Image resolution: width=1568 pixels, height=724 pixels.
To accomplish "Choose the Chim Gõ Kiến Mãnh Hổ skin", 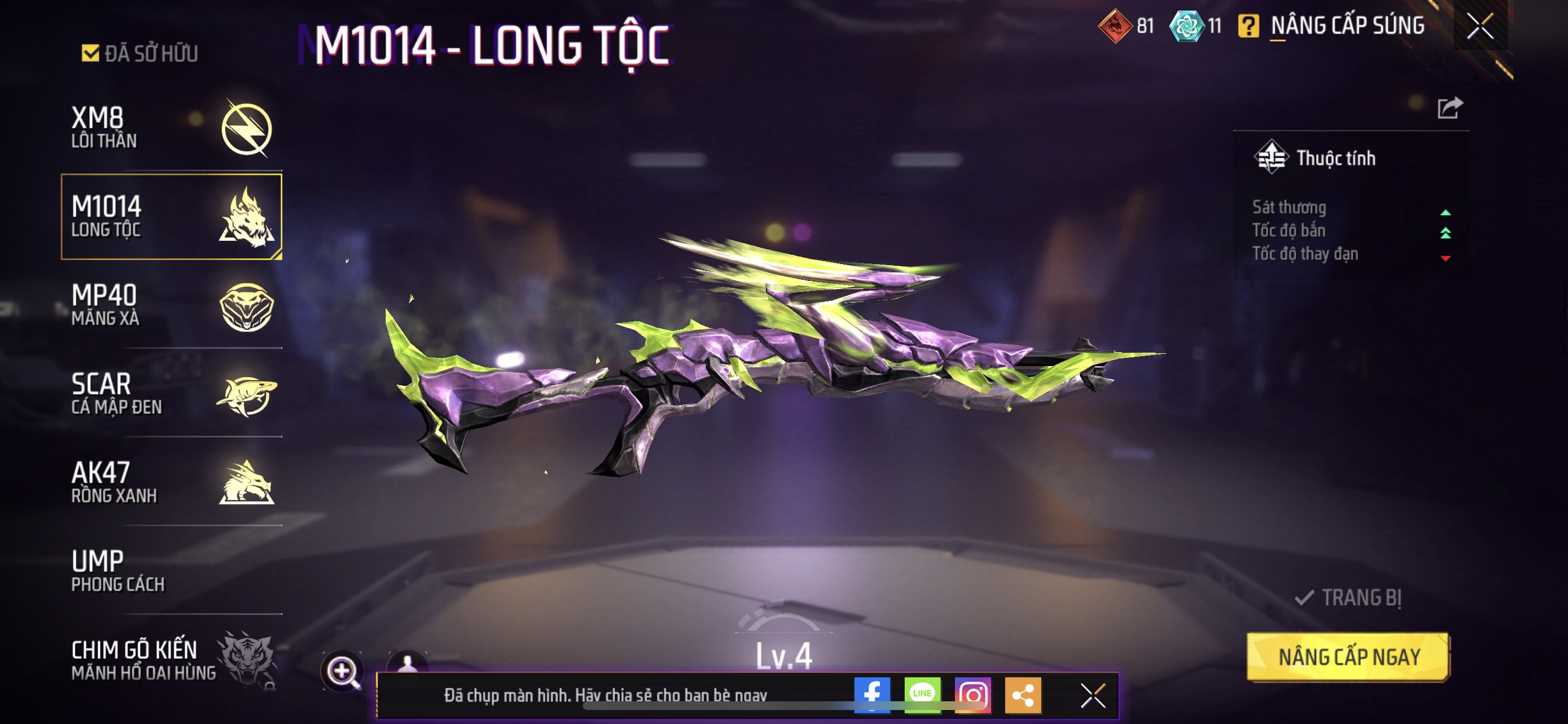I will (171, 659).
